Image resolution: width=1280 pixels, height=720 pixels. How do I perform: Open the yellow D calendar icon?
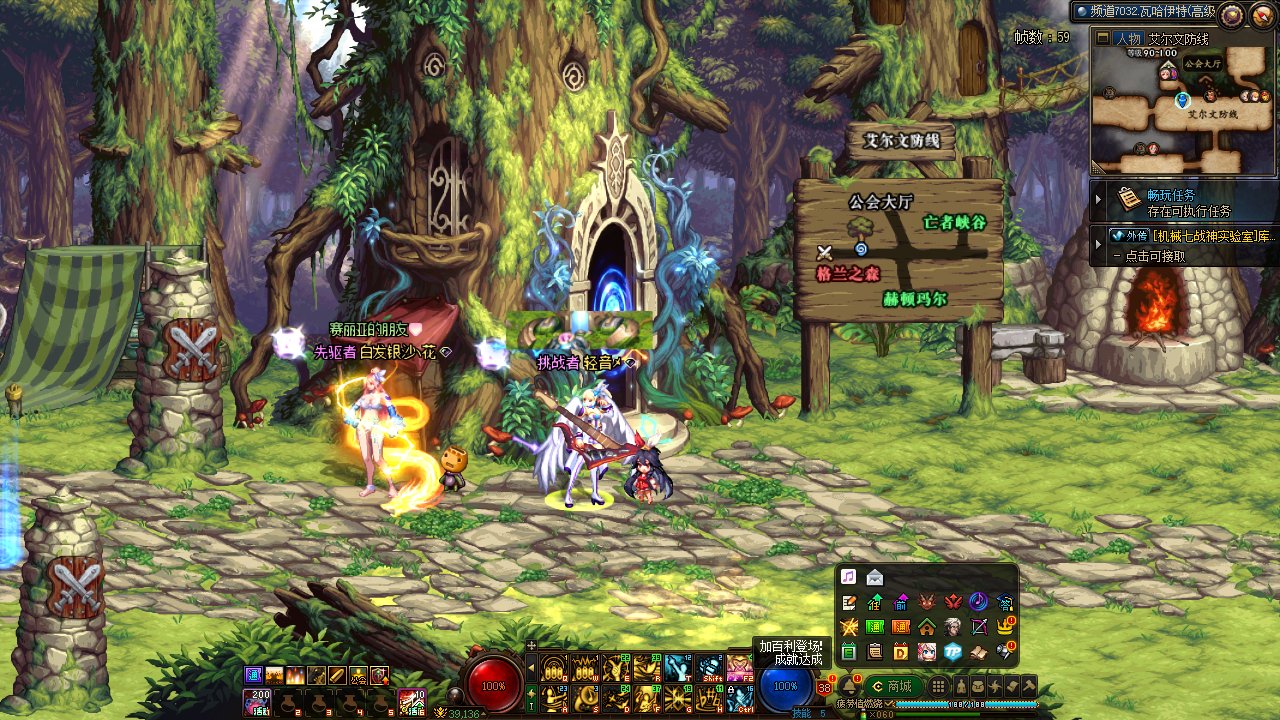click(x=901, y=652)
